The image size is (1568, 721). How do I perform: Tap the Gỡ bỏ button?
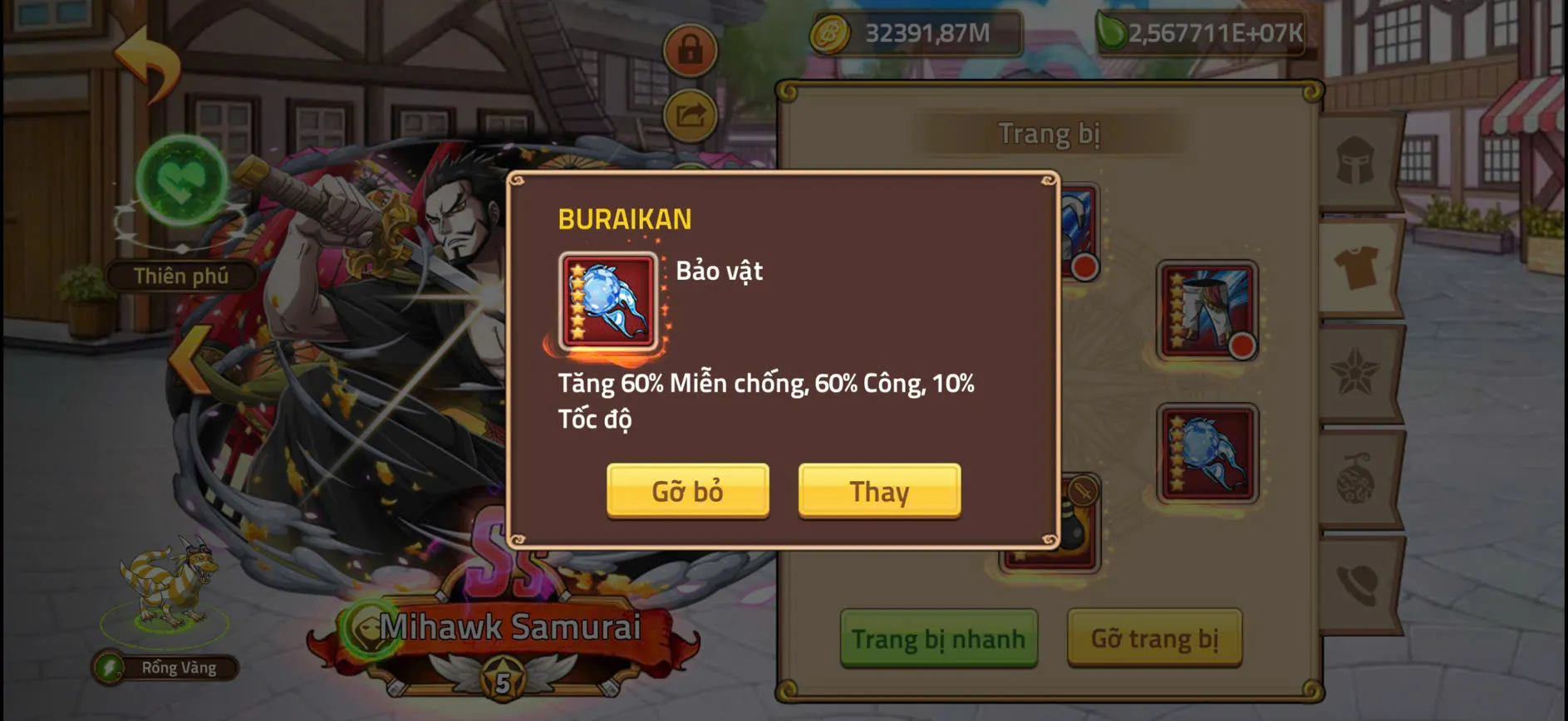click(x=688, y=491)
